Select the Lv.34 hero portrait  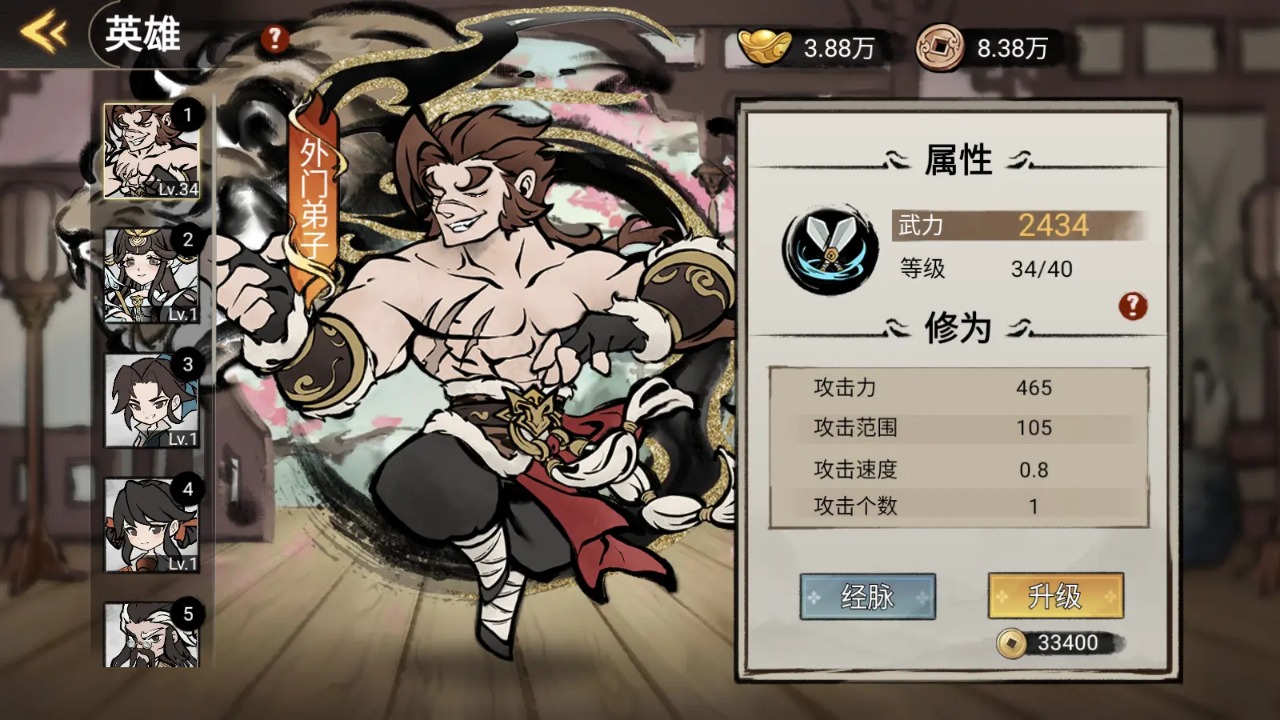pos(150,150)
